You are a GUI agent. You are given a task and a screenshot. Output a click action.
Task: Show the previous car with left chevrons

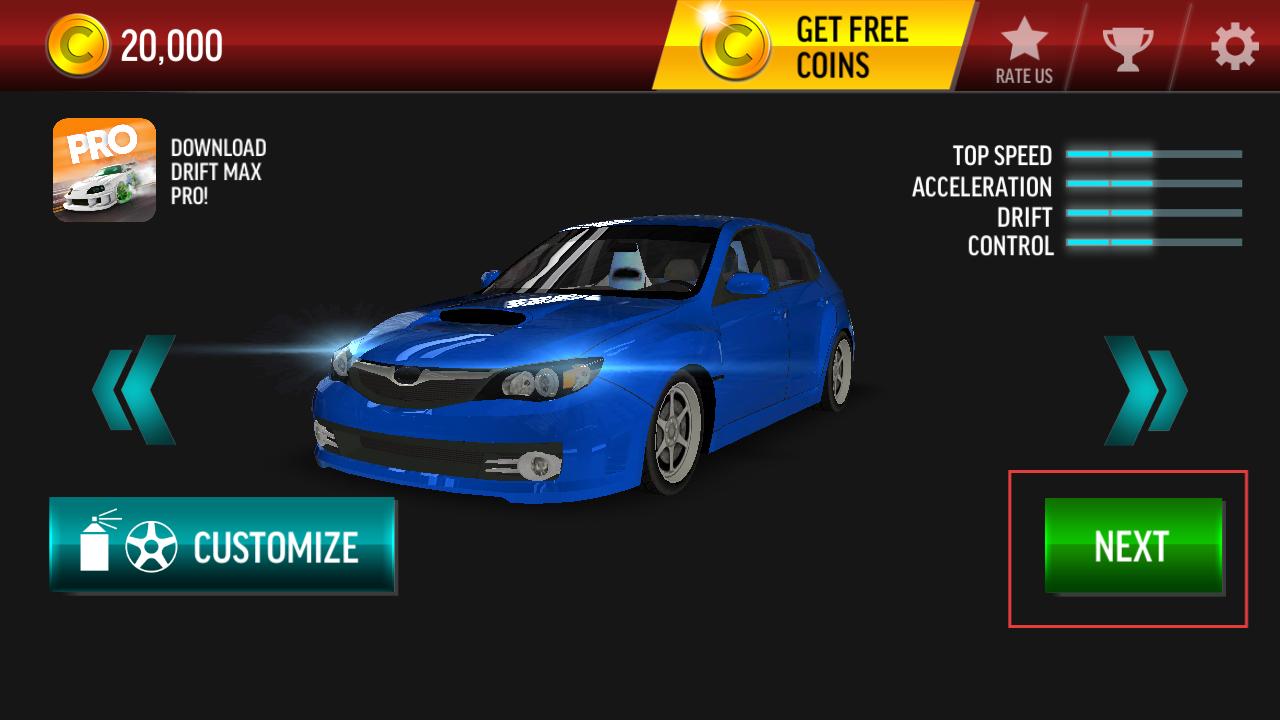click(x=134, y=390)
